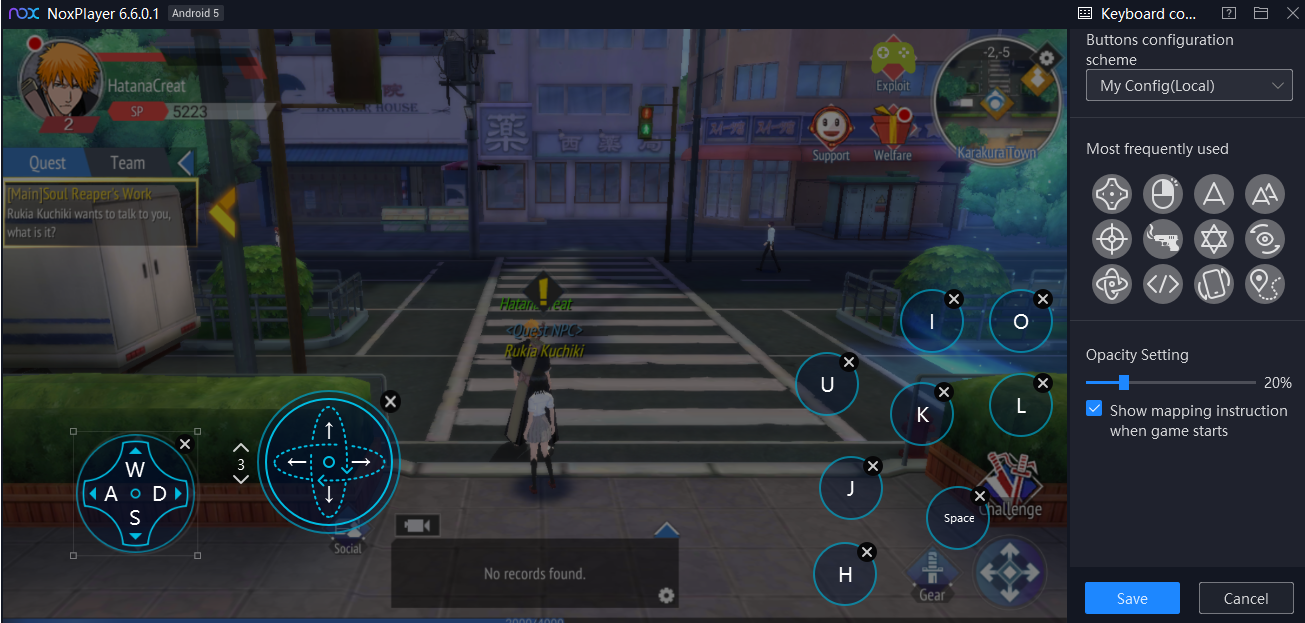
Task: Open chat settings gear icon
Action: coord(667,596)
